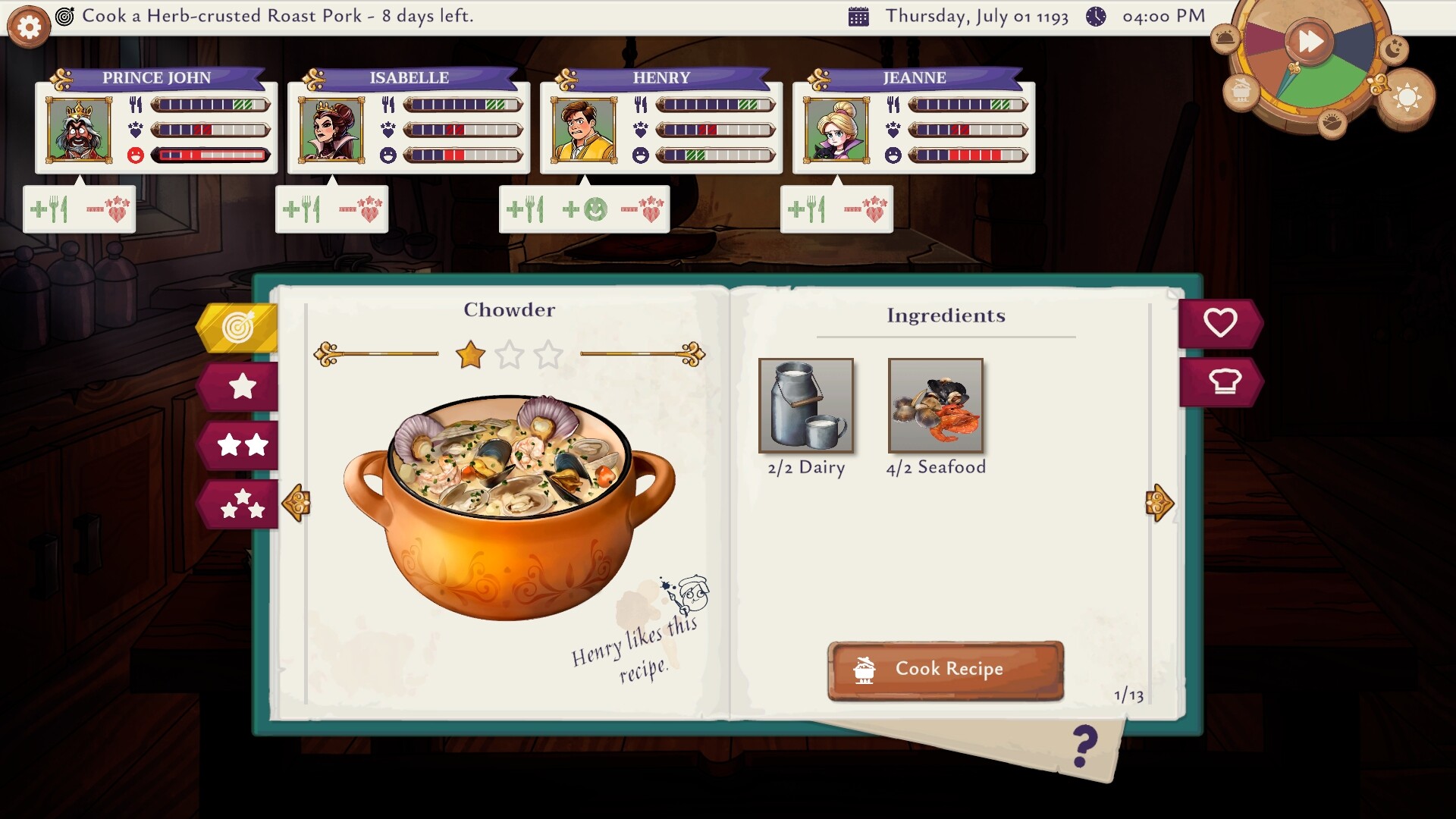Screen dimensions: 1456x819
Task: Fast-forward time on the day clock
Action: 1310,41
